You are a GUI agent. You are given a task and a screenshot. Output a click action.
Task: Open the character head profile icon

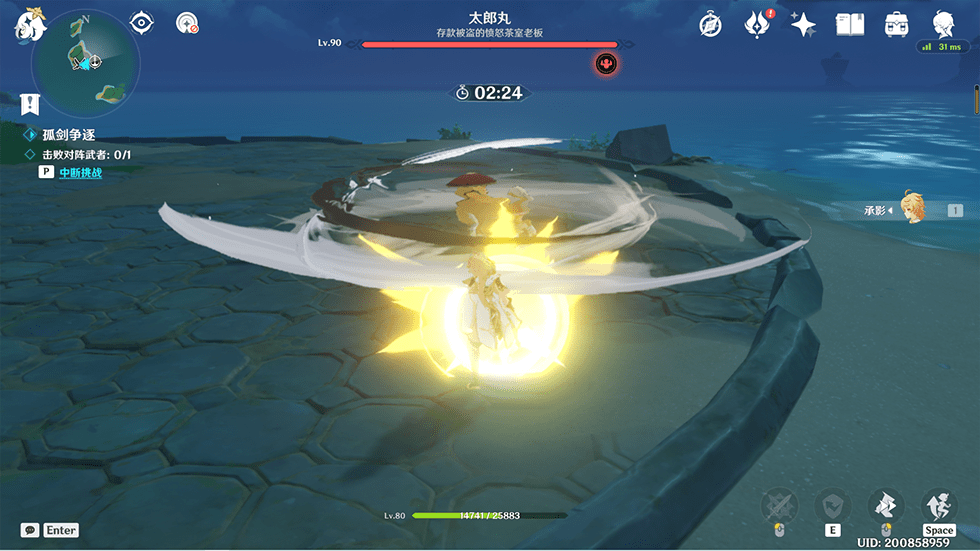[x=942, y=24]
